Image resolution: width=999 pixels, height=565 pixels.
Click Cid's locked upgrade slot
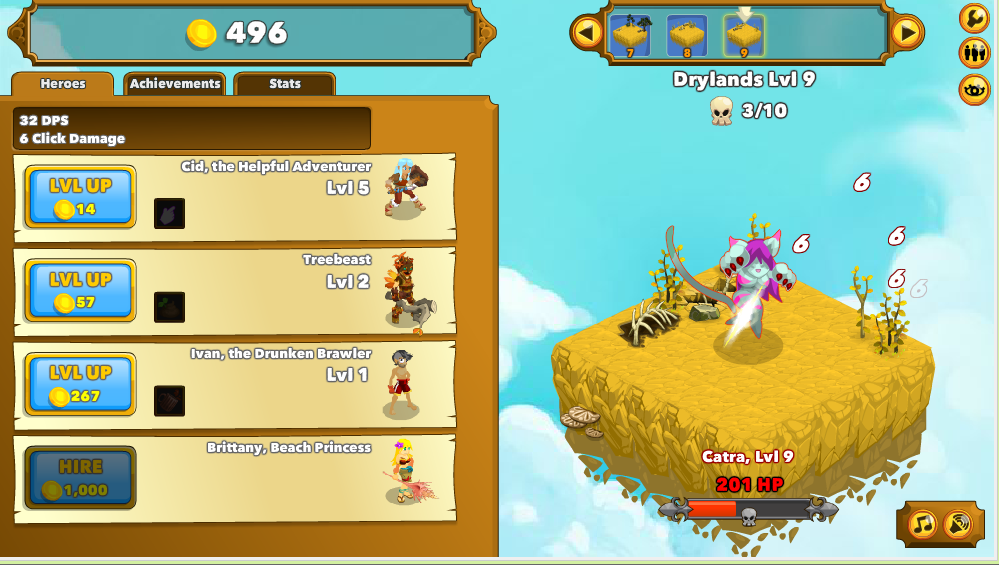[169, 213]
